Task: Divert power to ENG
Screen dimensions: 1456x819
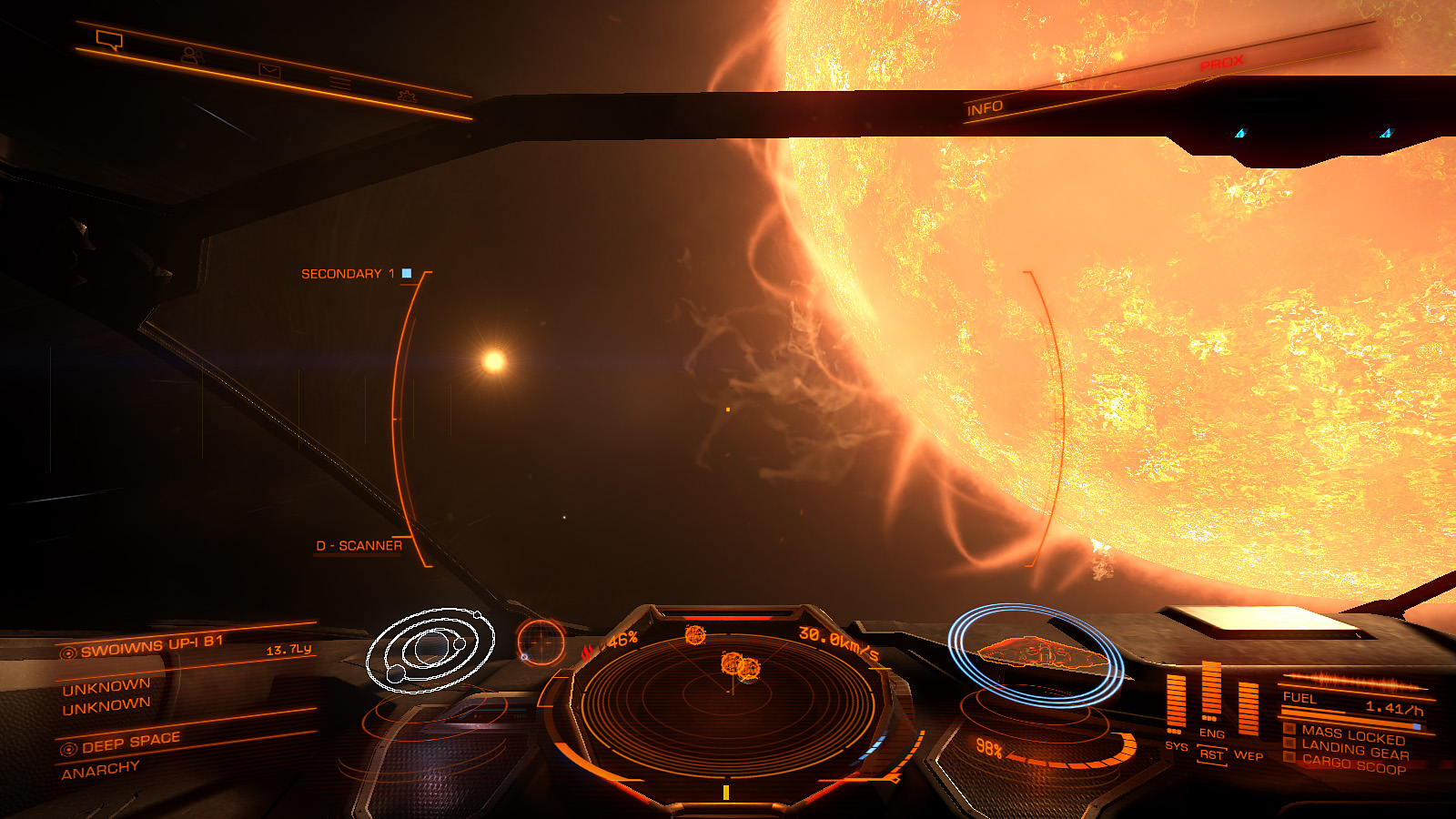Action: click(x=1211, y=733)
